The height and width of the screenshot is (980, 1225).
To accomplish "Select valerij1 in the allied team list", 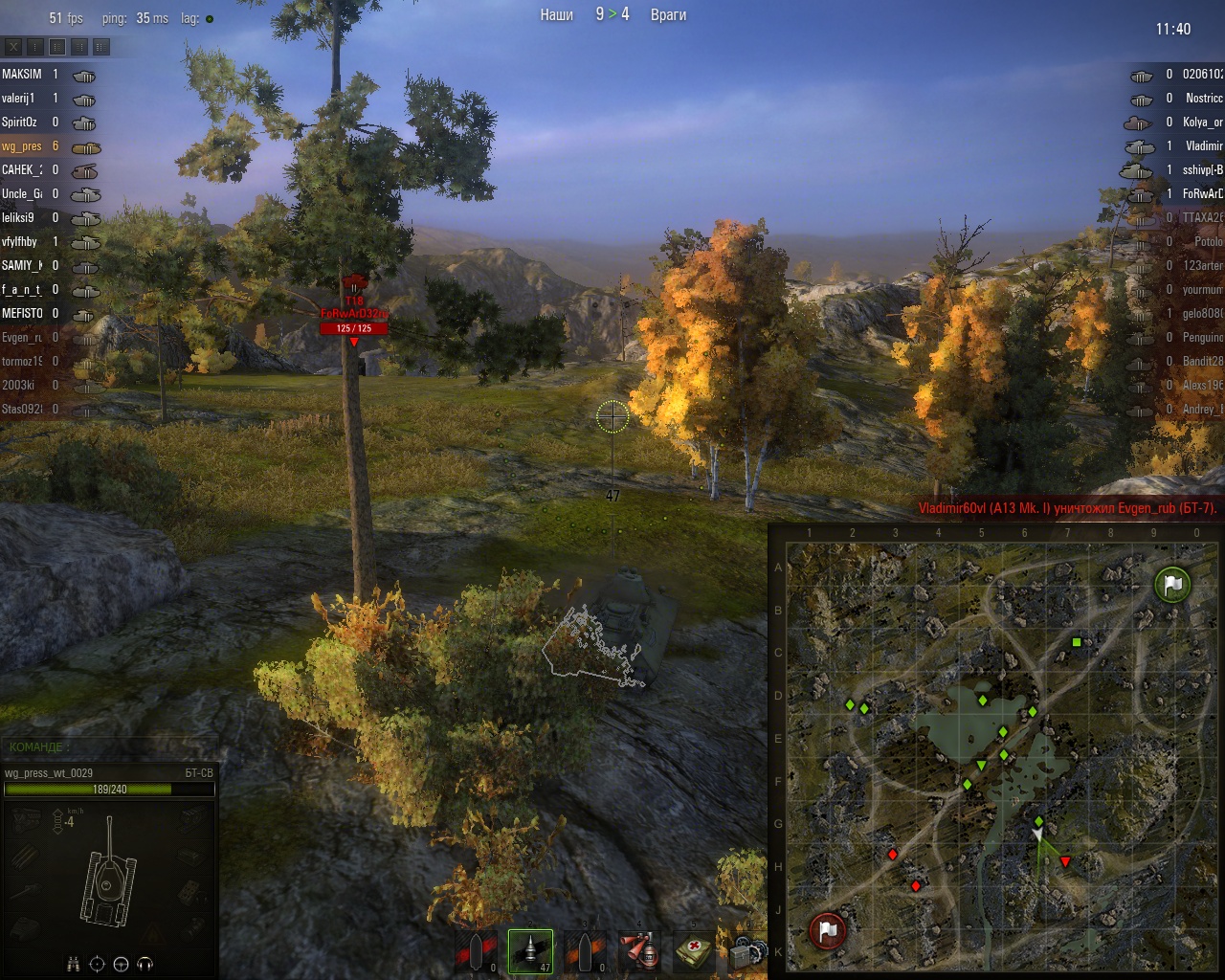I will (x=18, y=98).
